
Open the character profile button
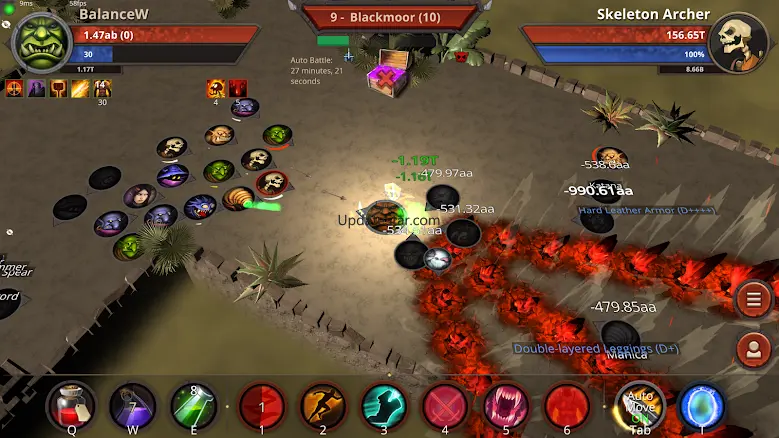[x=752, y=349]
